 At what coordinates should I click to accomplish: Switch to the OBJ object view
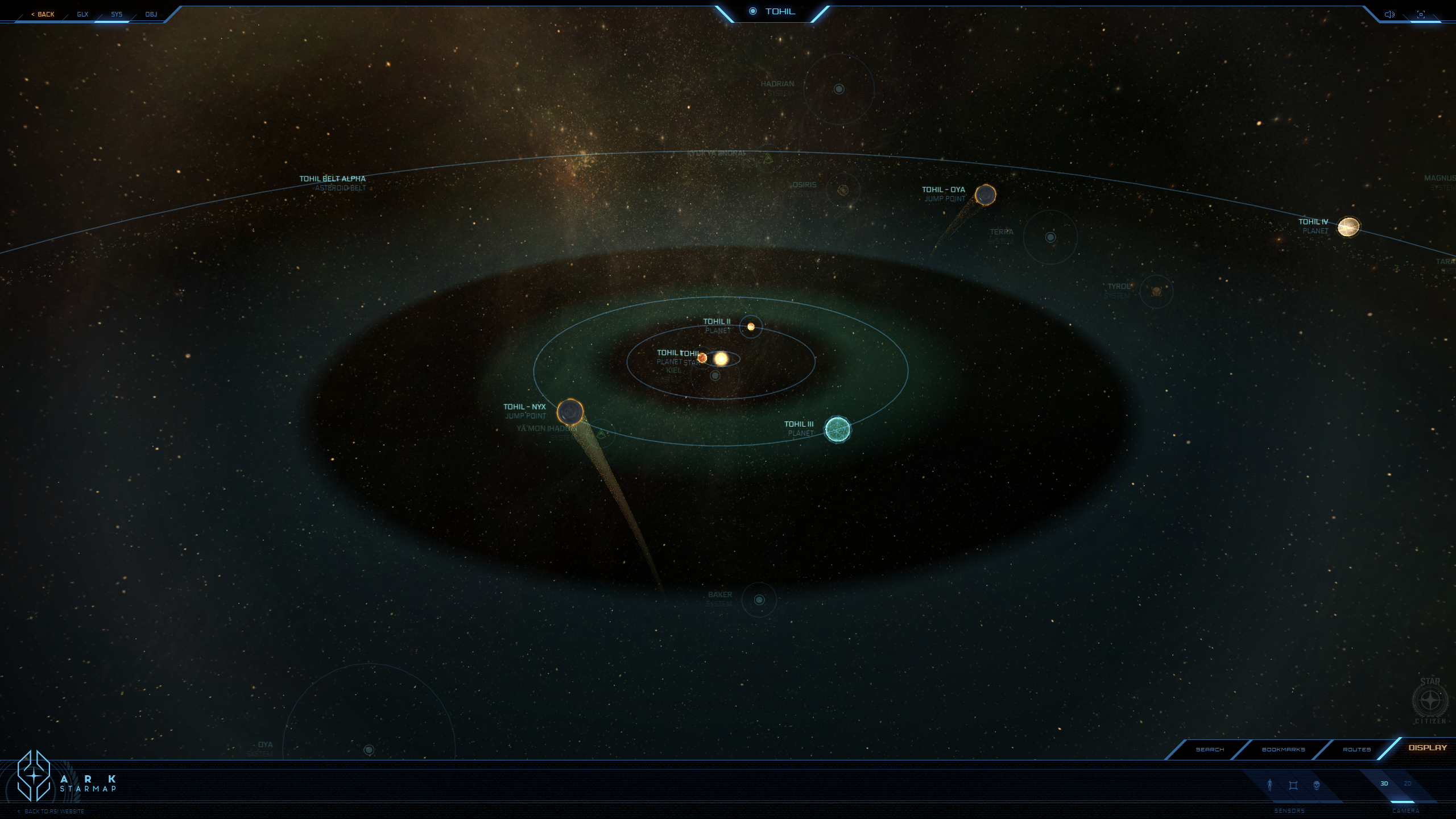pos(151,14)
